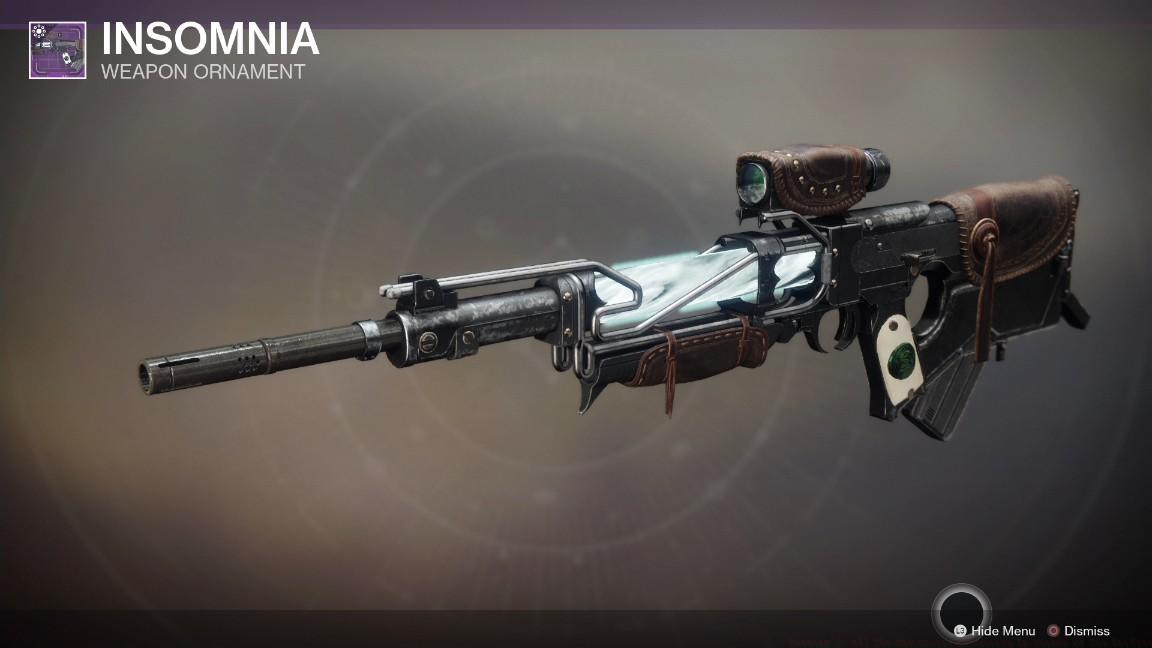This screenshot has height=648, width=1152.
Task: Hide the menu overlay
Action: point(995,631)
